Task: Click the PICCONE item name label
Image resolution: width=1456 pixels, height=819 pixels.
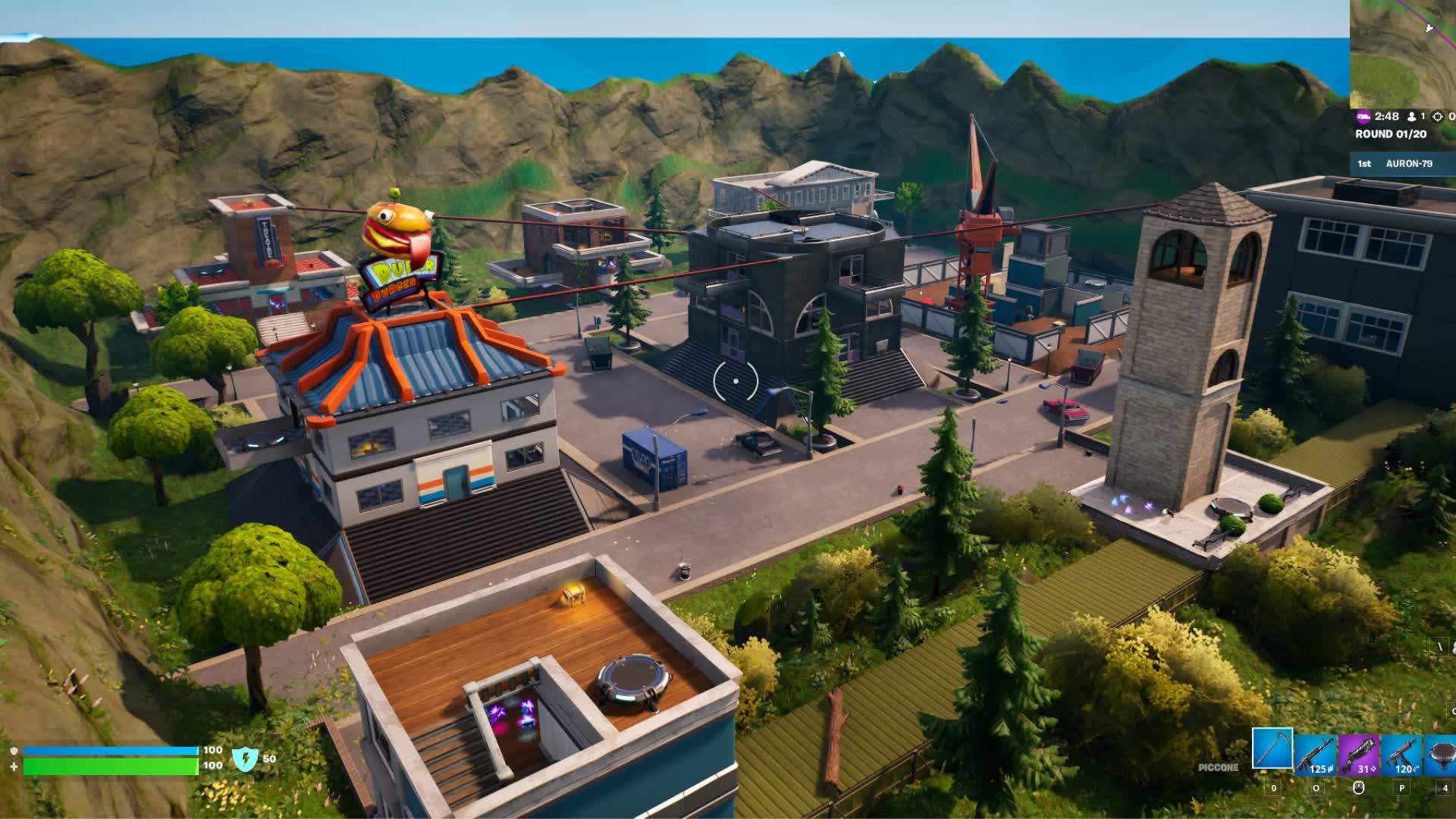Action: click(x=1218, y=767)
